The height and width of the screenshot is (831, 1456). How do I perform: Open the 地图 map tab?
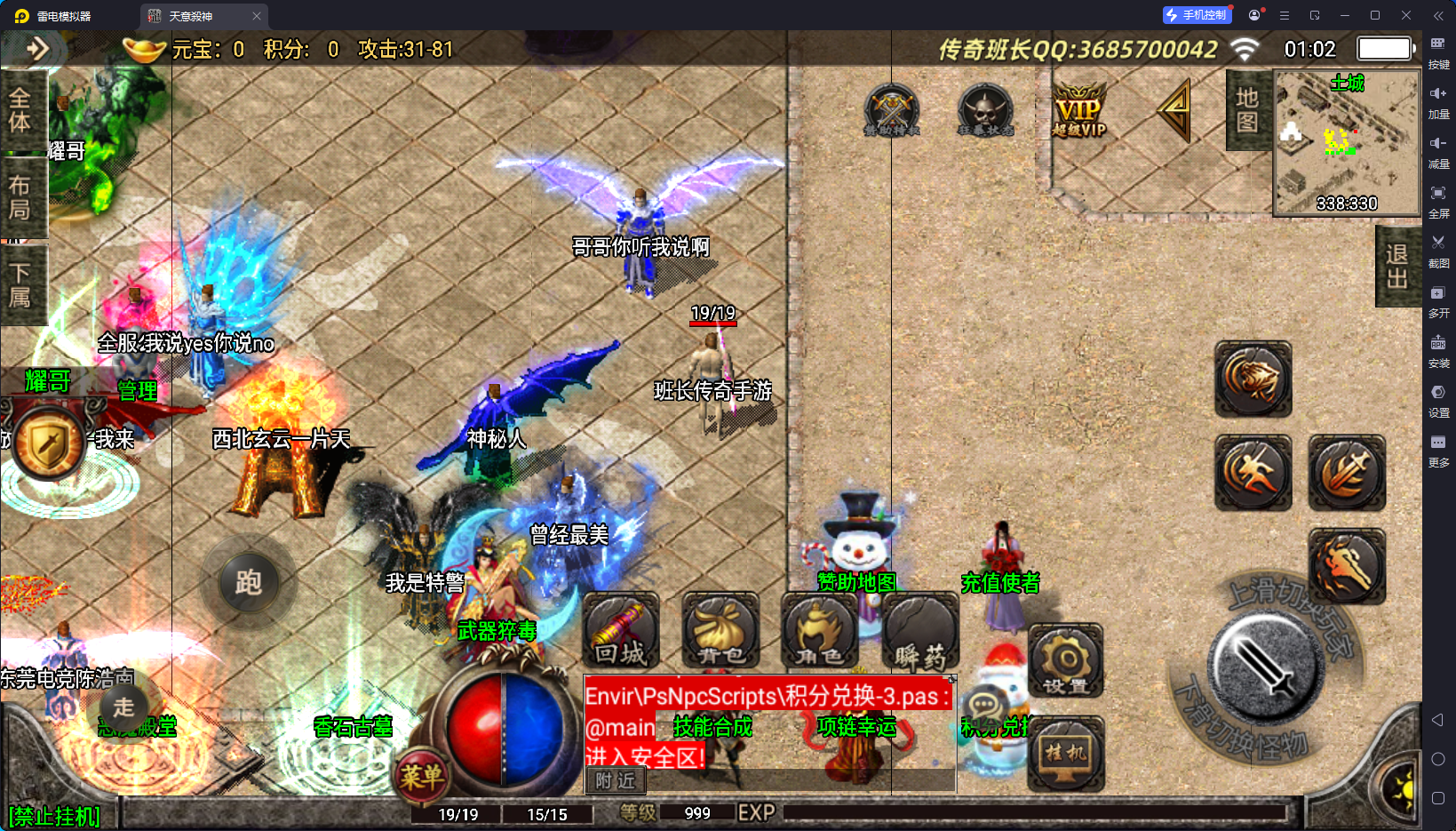pos(1247,110)
